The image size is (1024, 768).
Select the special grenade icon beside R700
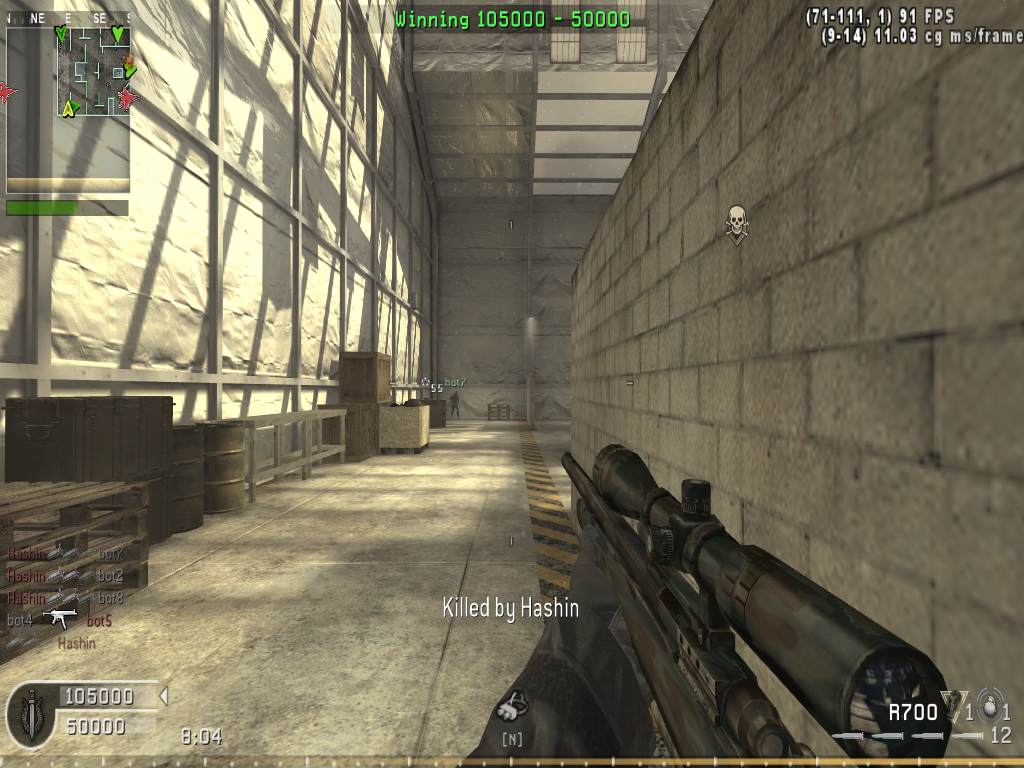pos(954,706)
